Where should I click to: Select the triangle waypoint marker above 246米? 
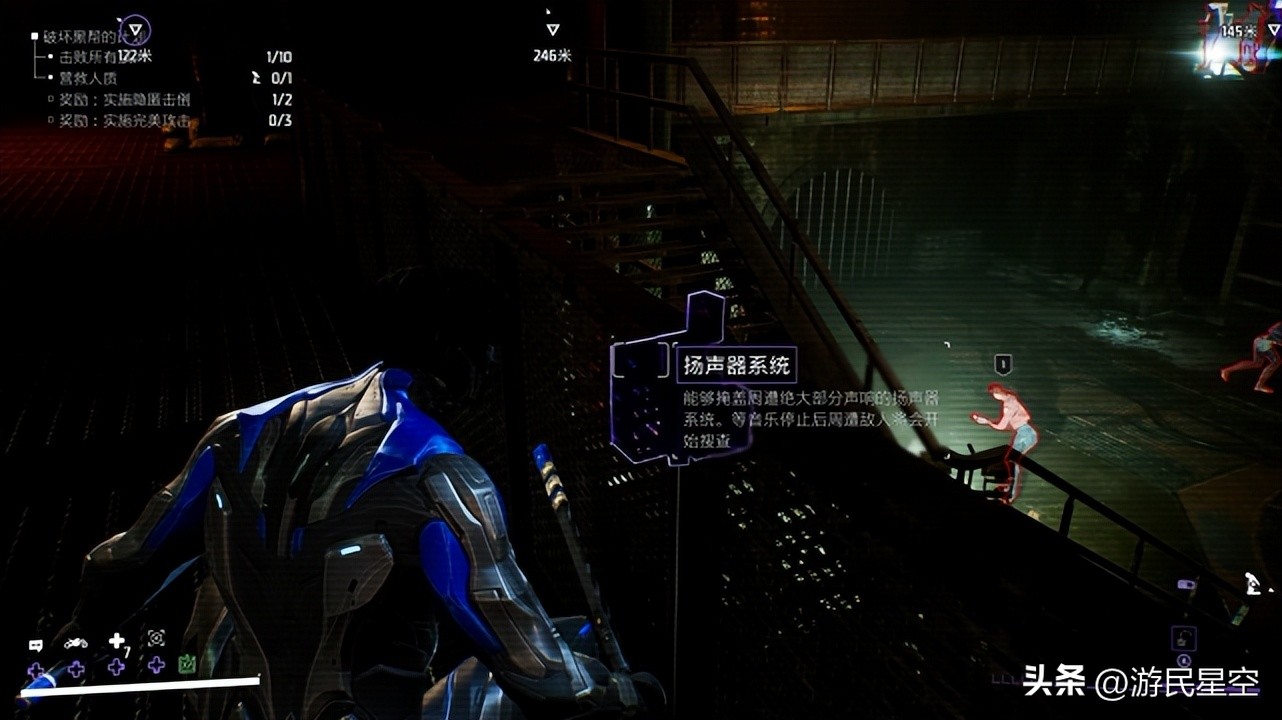point(552,30)
